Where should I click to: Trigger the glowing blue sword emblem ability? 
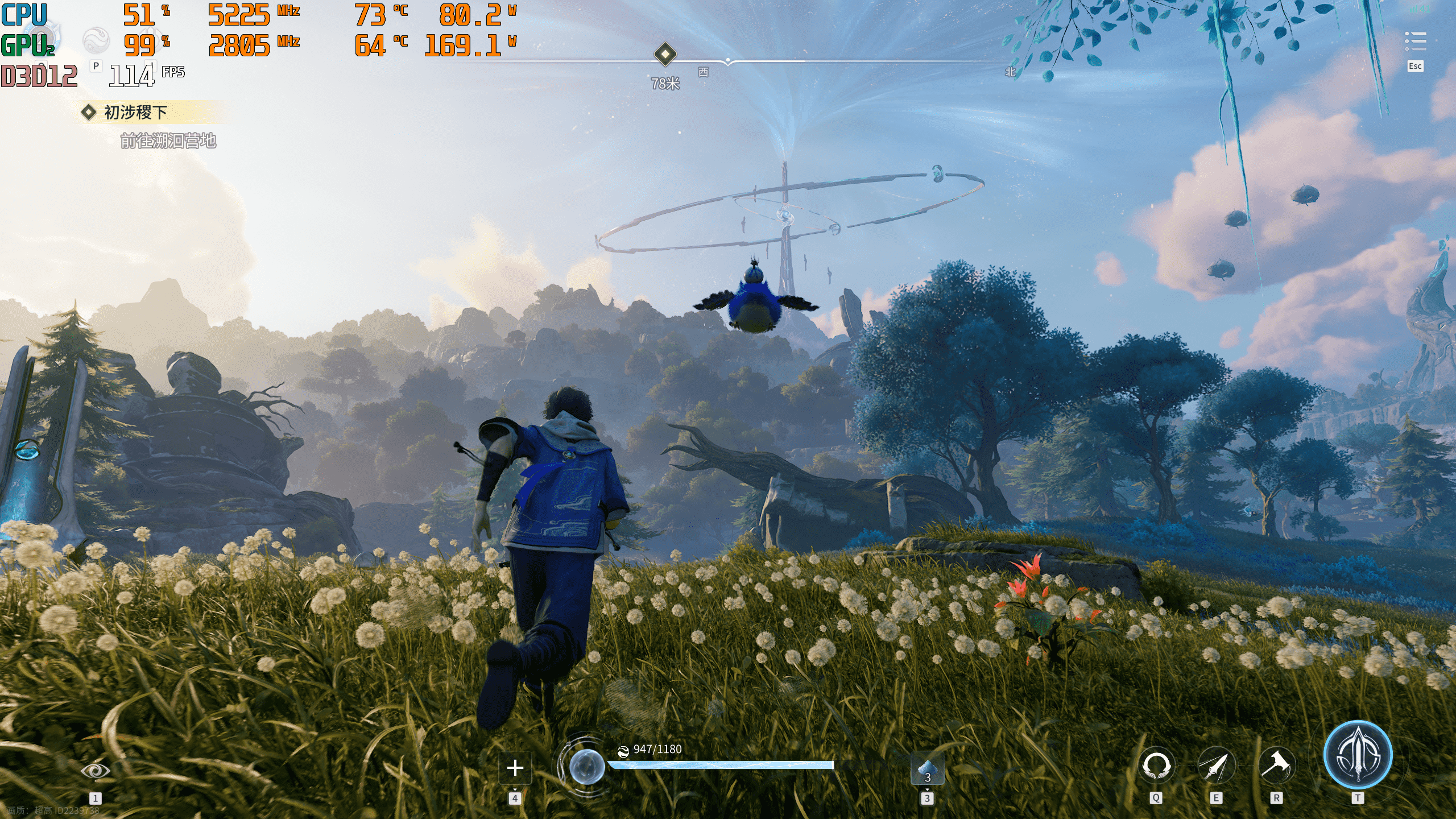point(1358,755)
